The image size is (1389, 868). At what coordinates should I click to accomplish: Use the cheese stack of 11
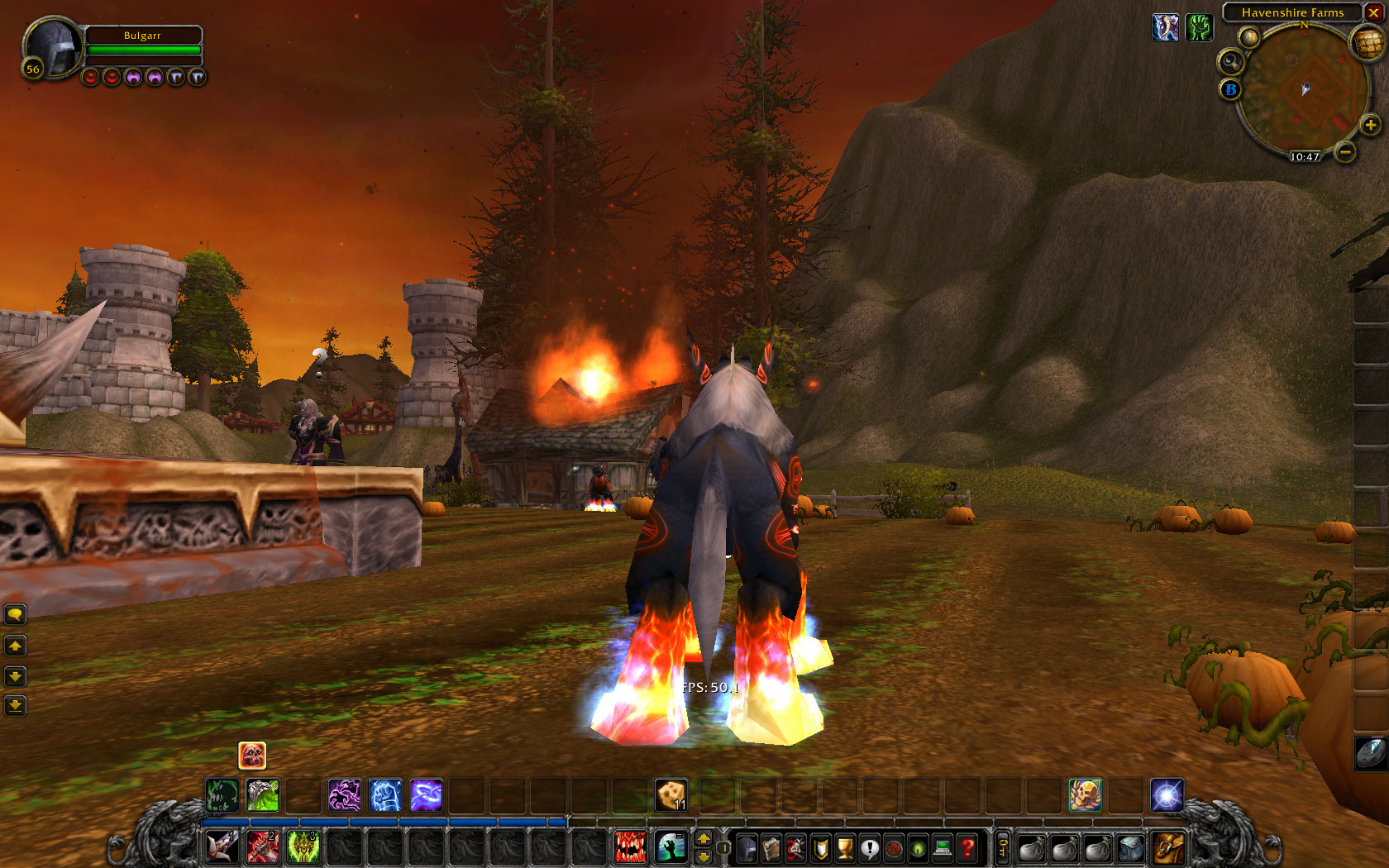pos(671,795)
